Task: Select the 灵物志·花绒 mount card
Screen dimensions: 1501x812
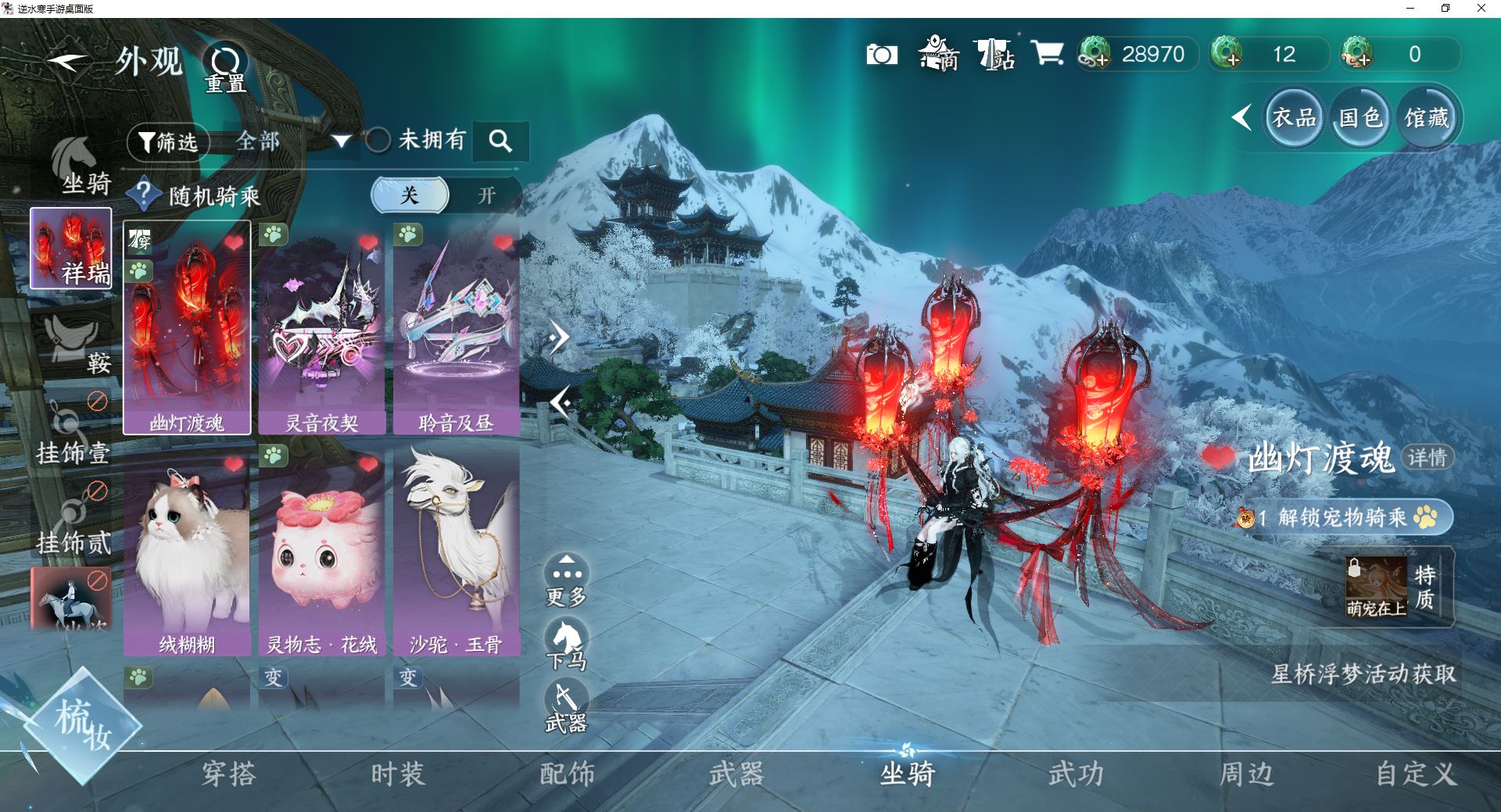Action: point(322,551)
